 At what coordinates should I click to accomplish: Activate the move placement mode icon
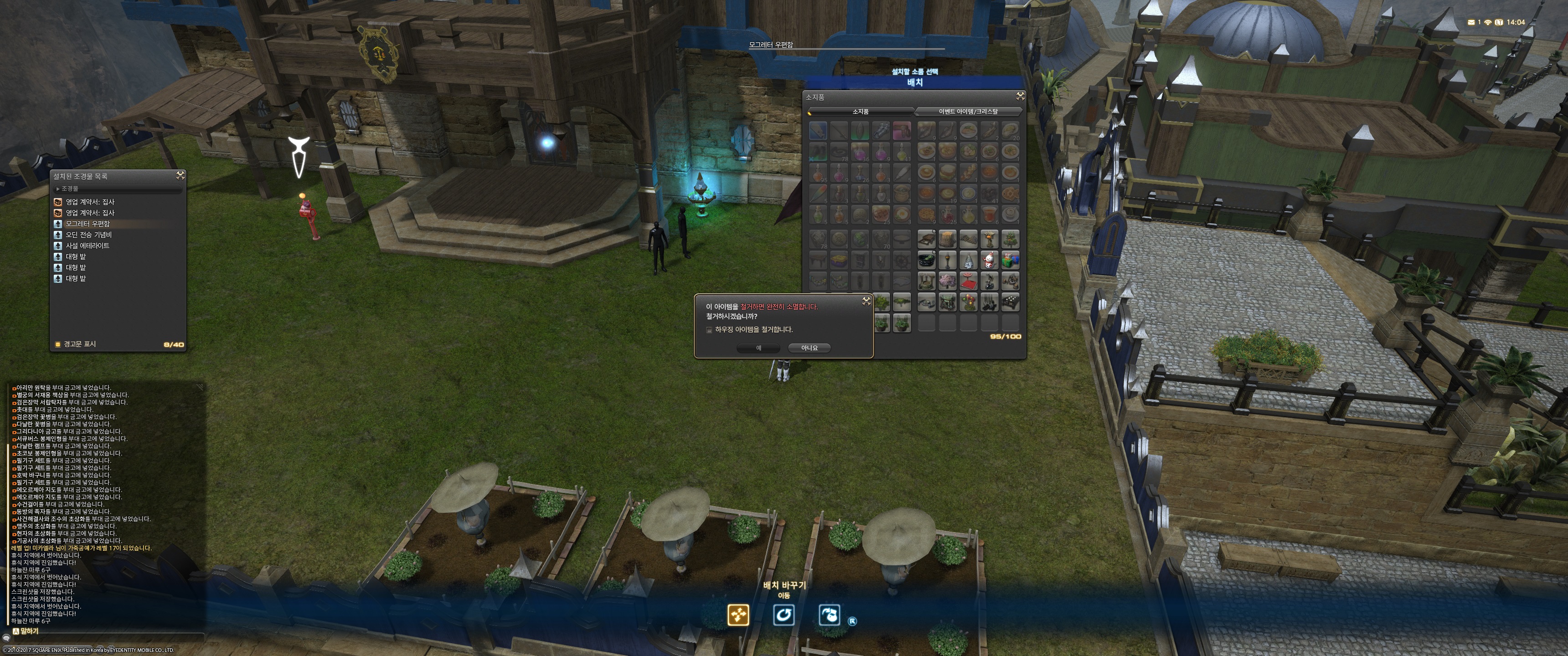738,615
